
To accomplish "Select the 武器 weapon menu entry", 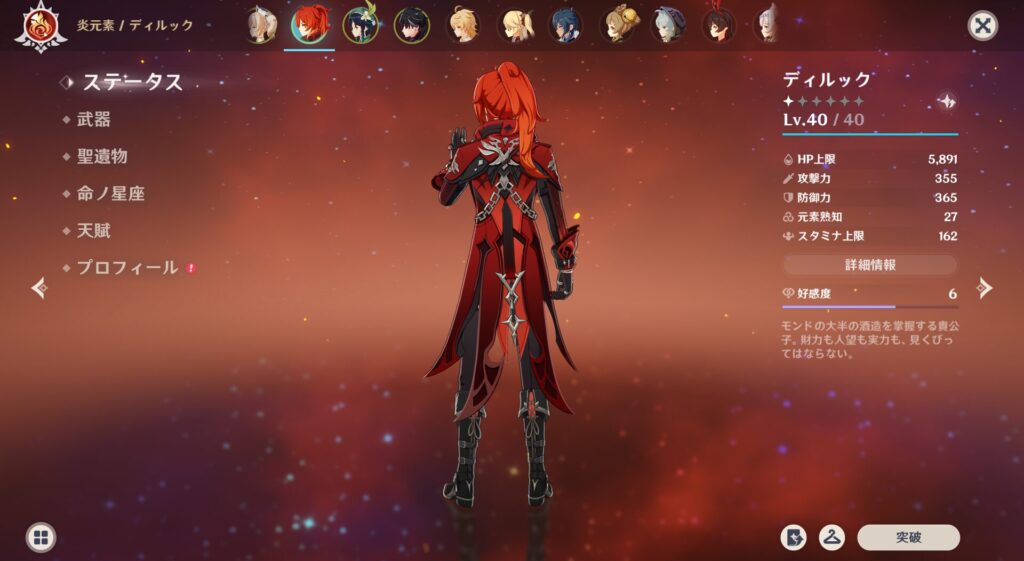I will (x=94, y=119).
